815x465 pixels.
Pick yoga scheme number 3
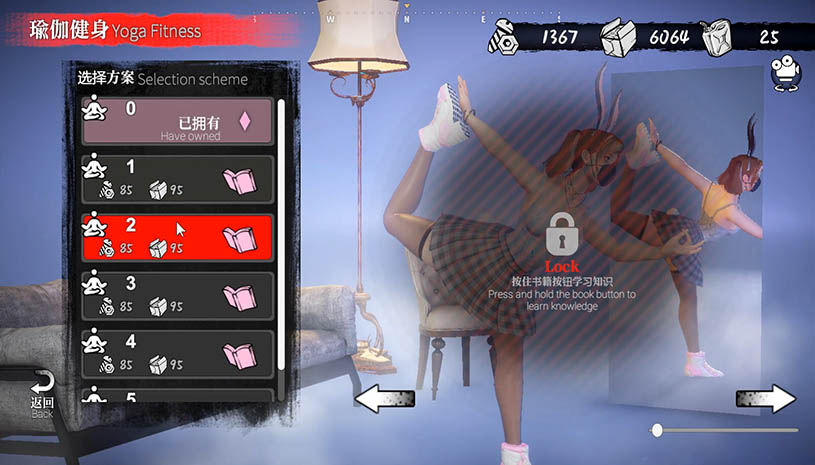(150, 295)
